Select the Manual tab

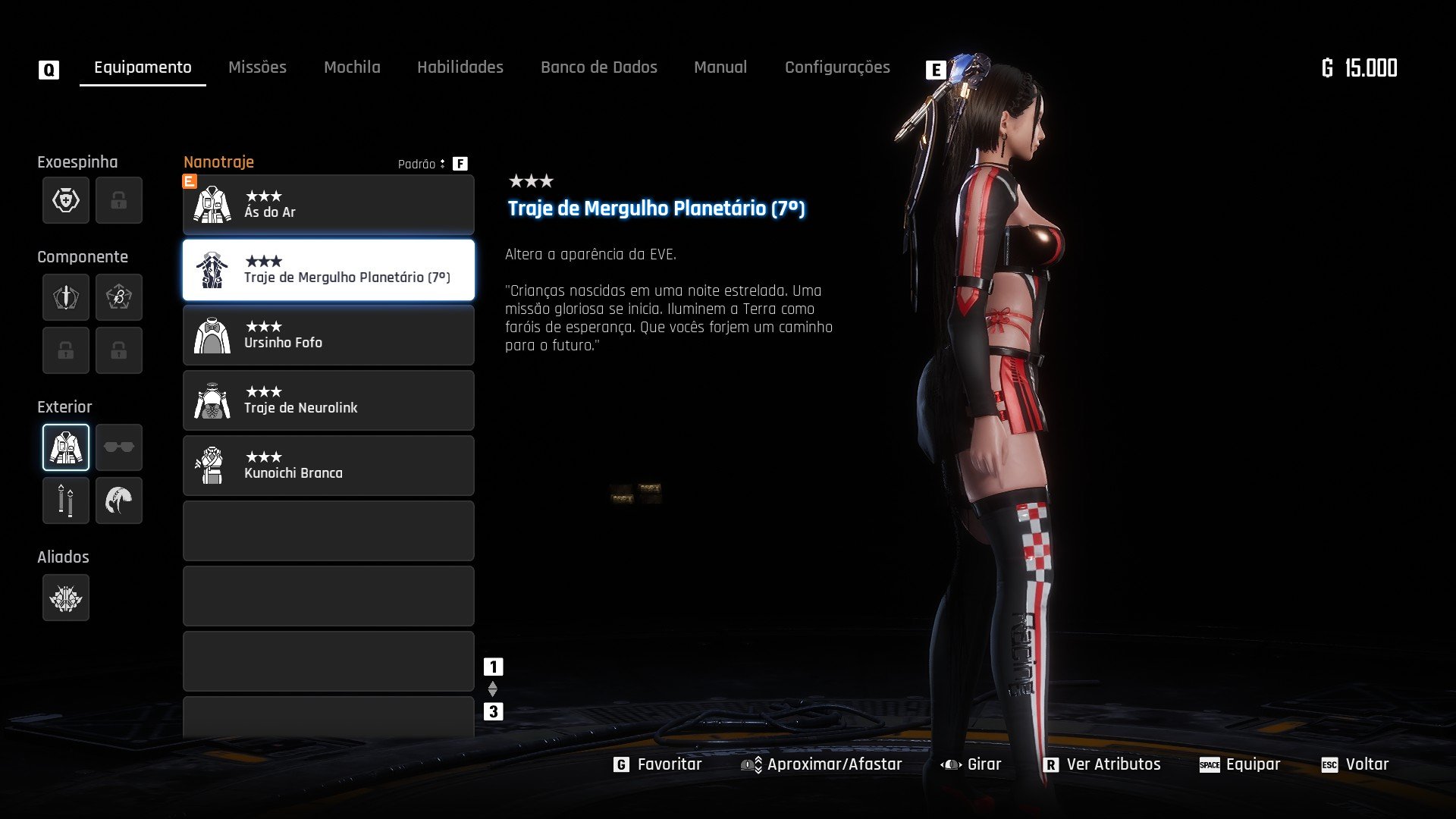click(720, 67)
